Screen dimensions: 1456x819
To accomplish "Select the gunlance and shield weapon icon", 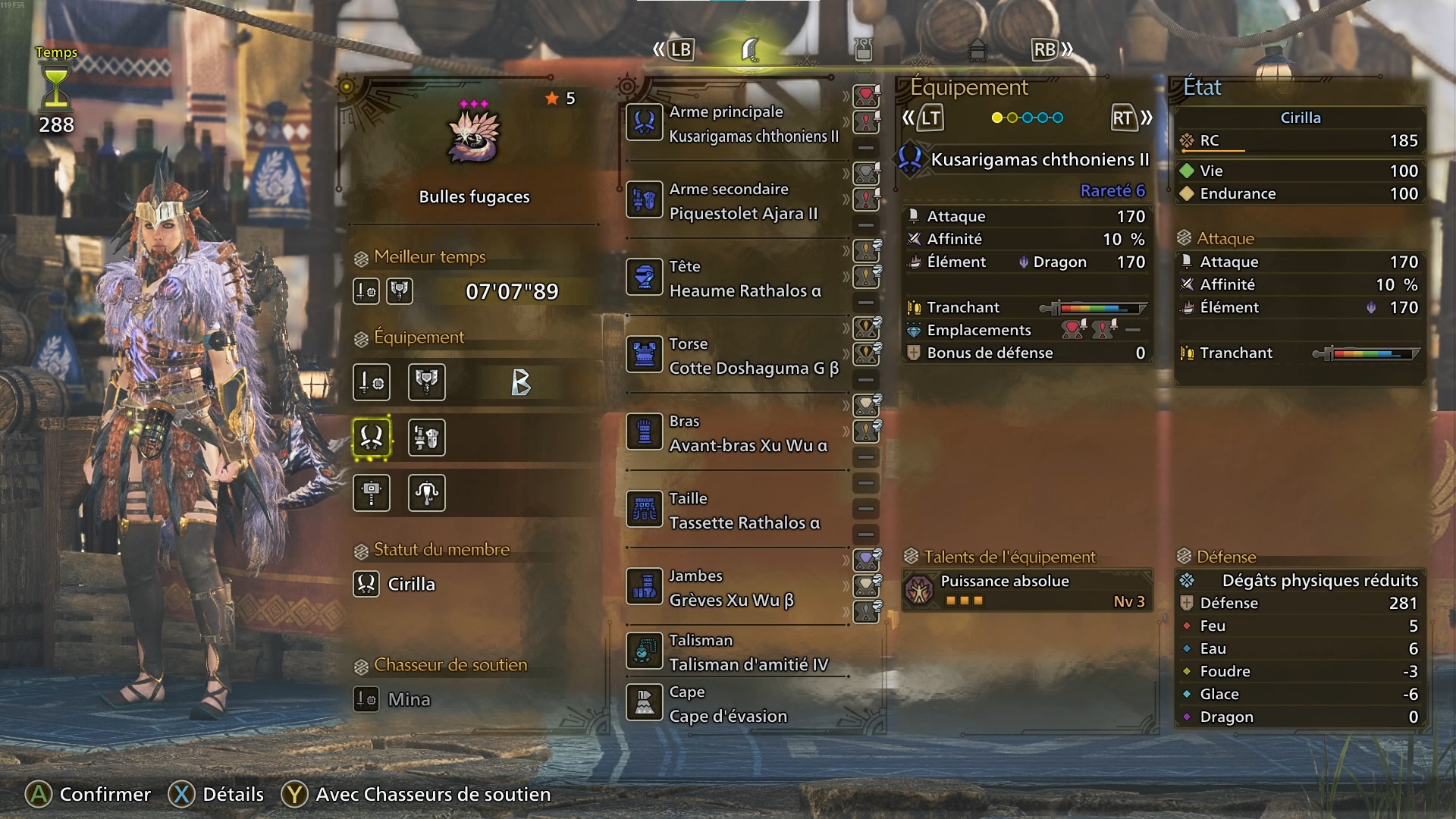I will tap(427, 438).
